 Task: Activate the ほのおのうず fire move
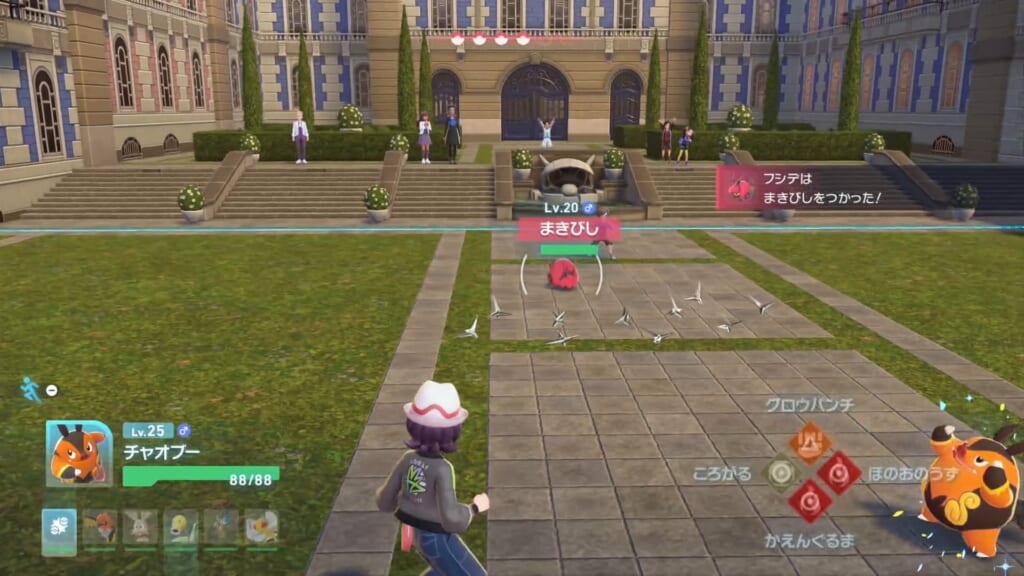coord(839,472)
